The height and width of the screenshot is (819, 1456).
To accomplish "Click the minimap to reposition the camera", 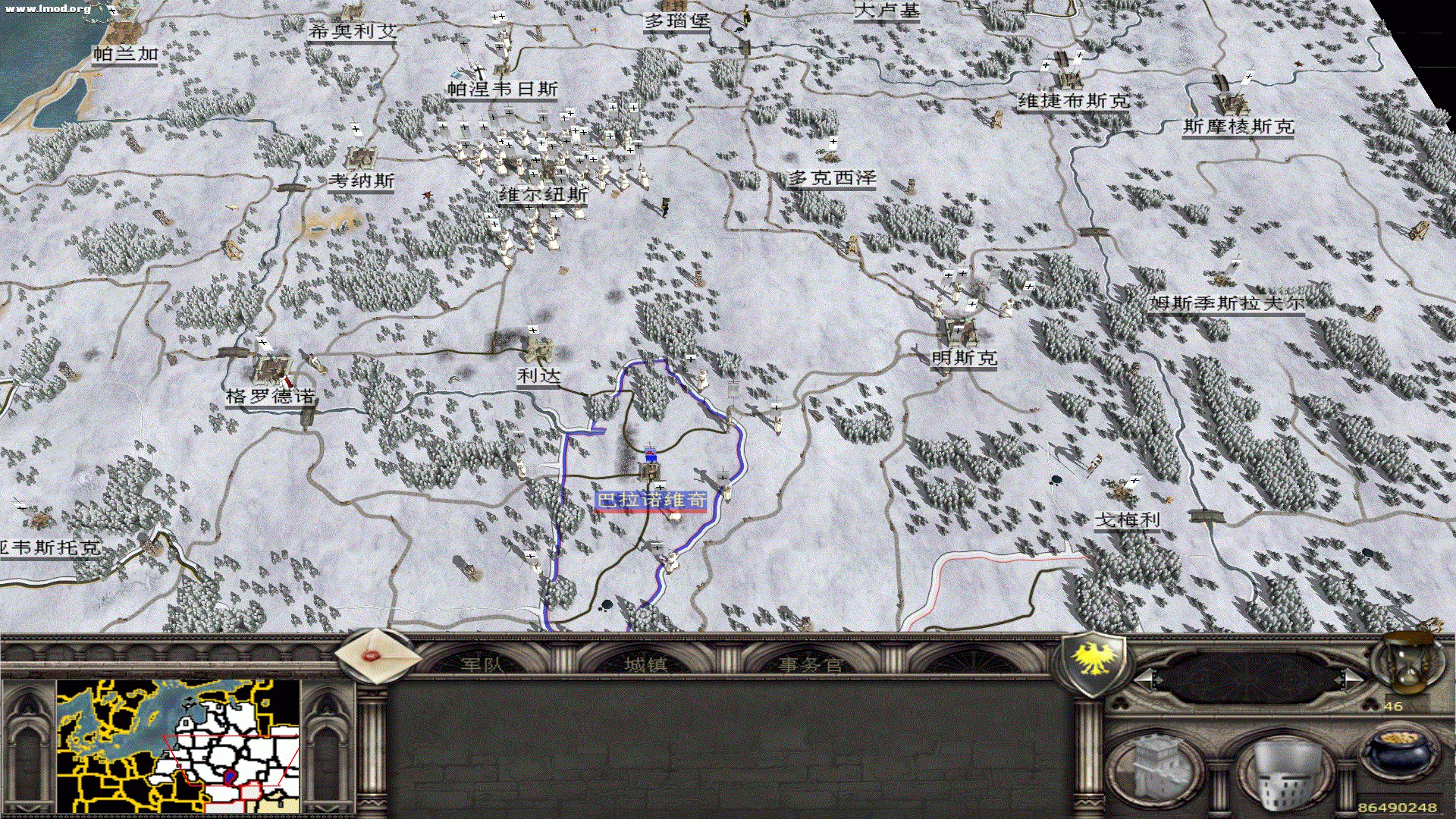I will click(178, 747).
